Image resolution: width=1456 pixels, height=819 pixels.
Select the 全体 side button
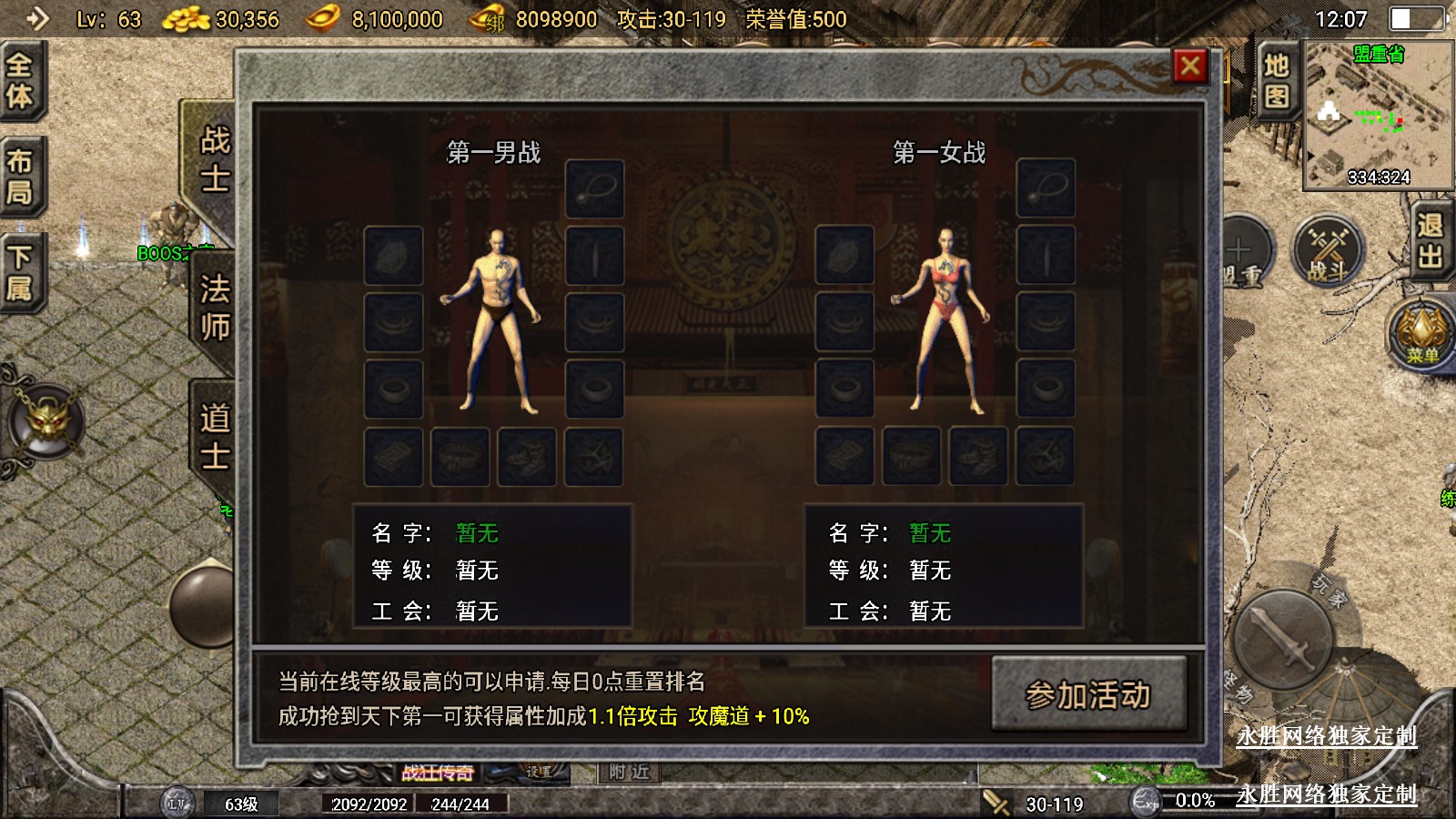tap(20, 80)
